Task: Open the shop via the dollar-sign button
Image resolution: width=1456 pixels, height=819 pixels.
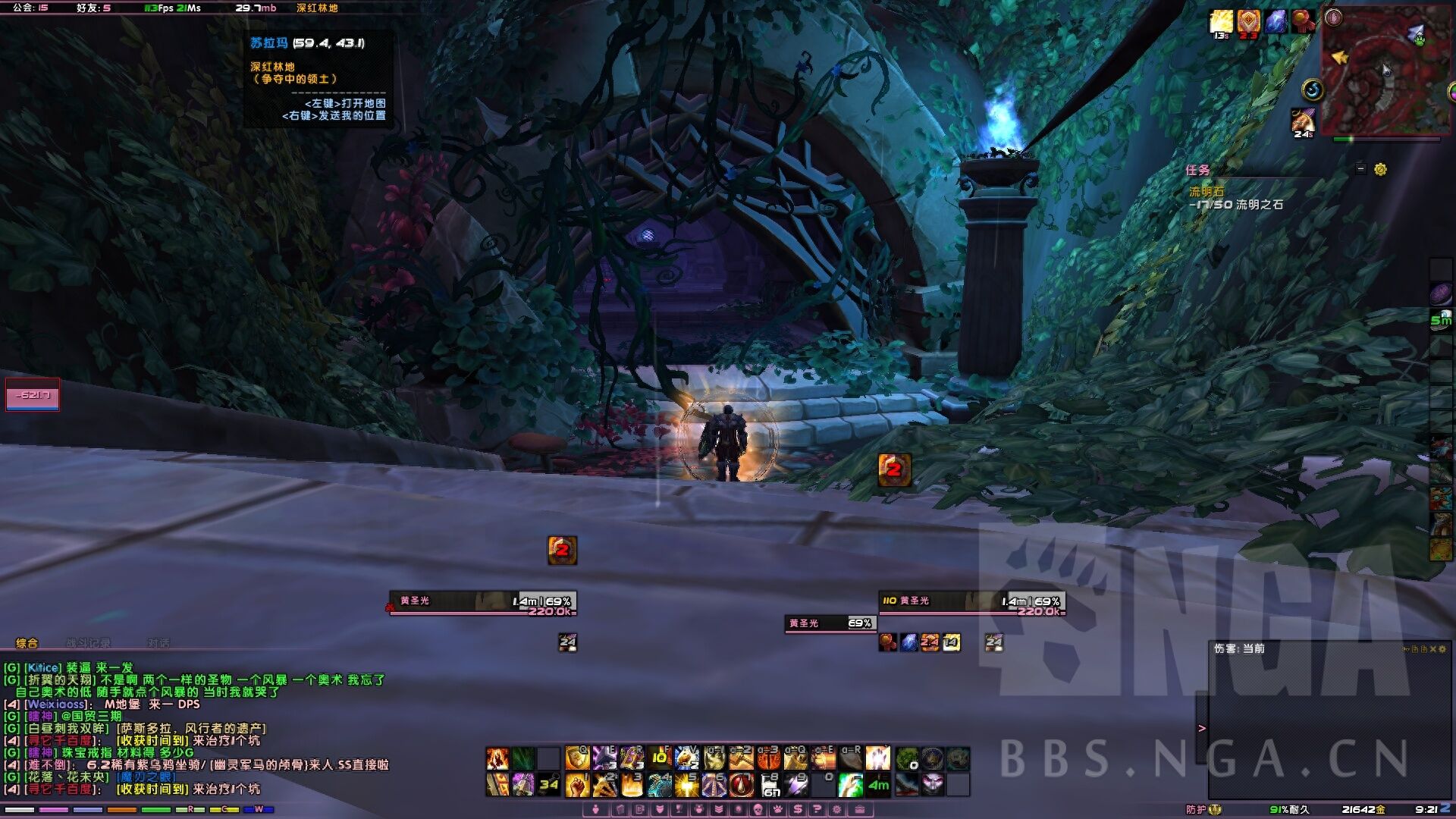Action: (798, 809)
